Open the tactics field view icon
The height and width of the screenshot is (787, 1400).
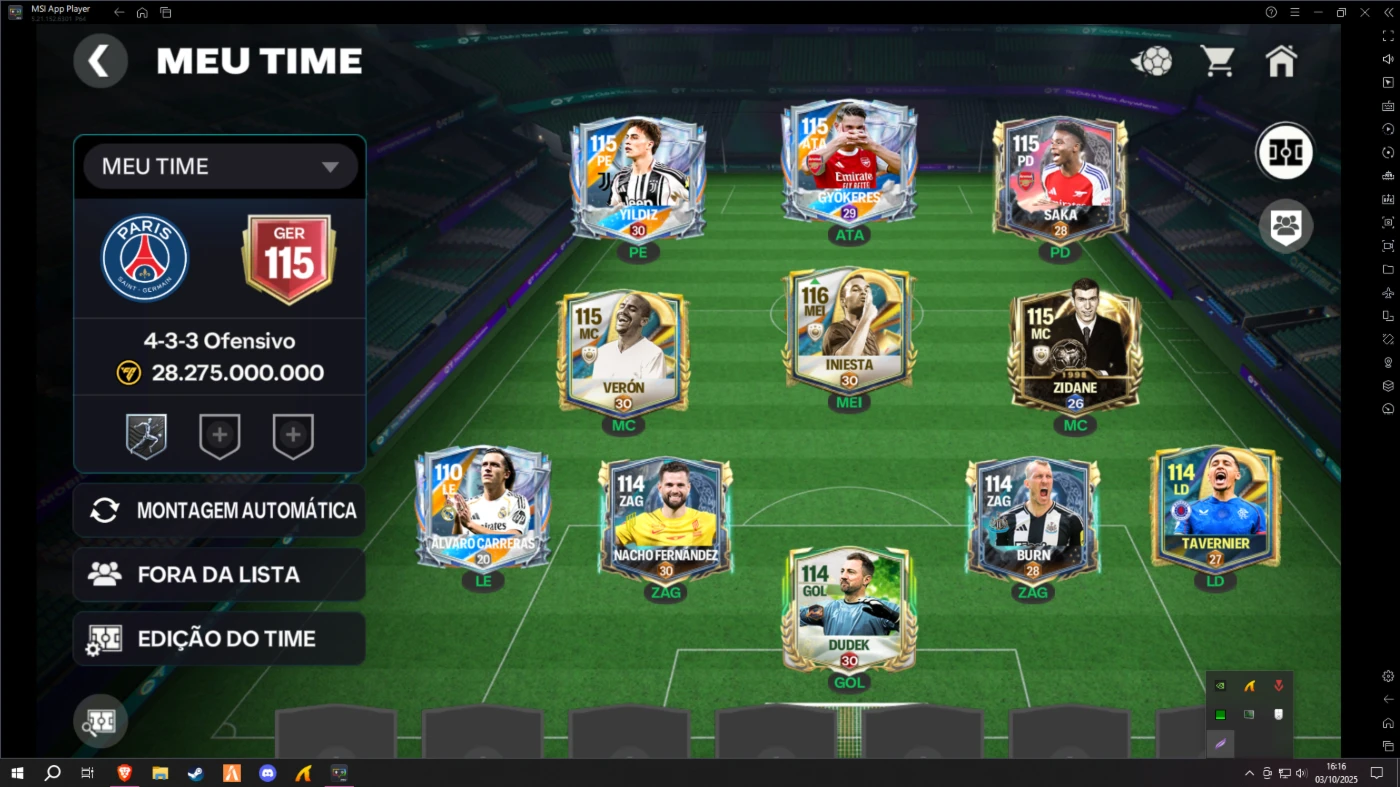click(x=1285, y=152)
